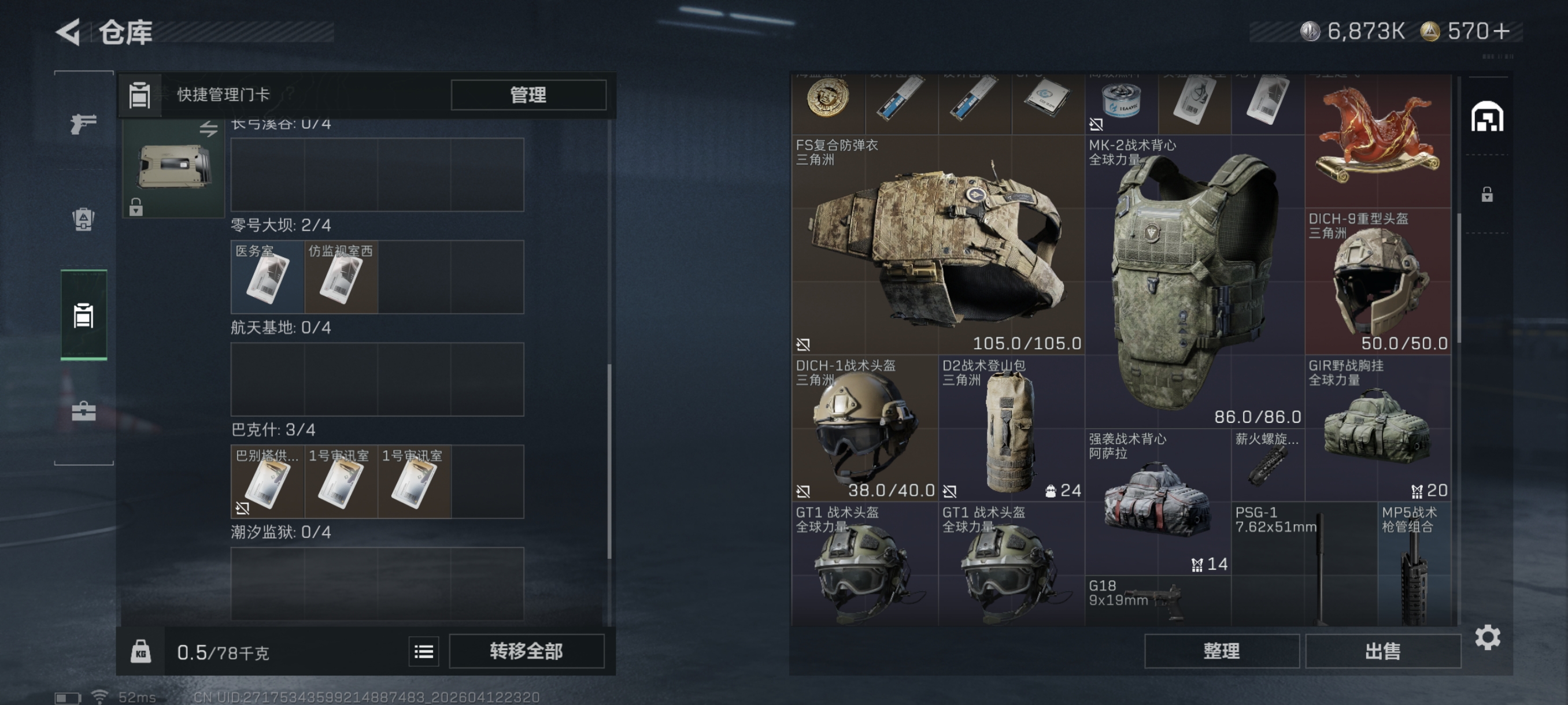Switch to the backpack tab

point(83,219)
